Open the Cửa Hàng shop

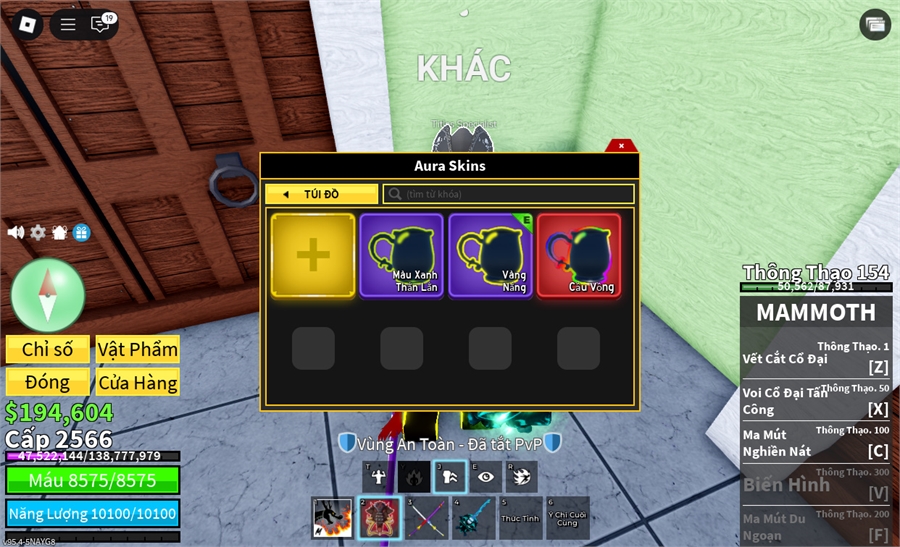pos(137,382)
